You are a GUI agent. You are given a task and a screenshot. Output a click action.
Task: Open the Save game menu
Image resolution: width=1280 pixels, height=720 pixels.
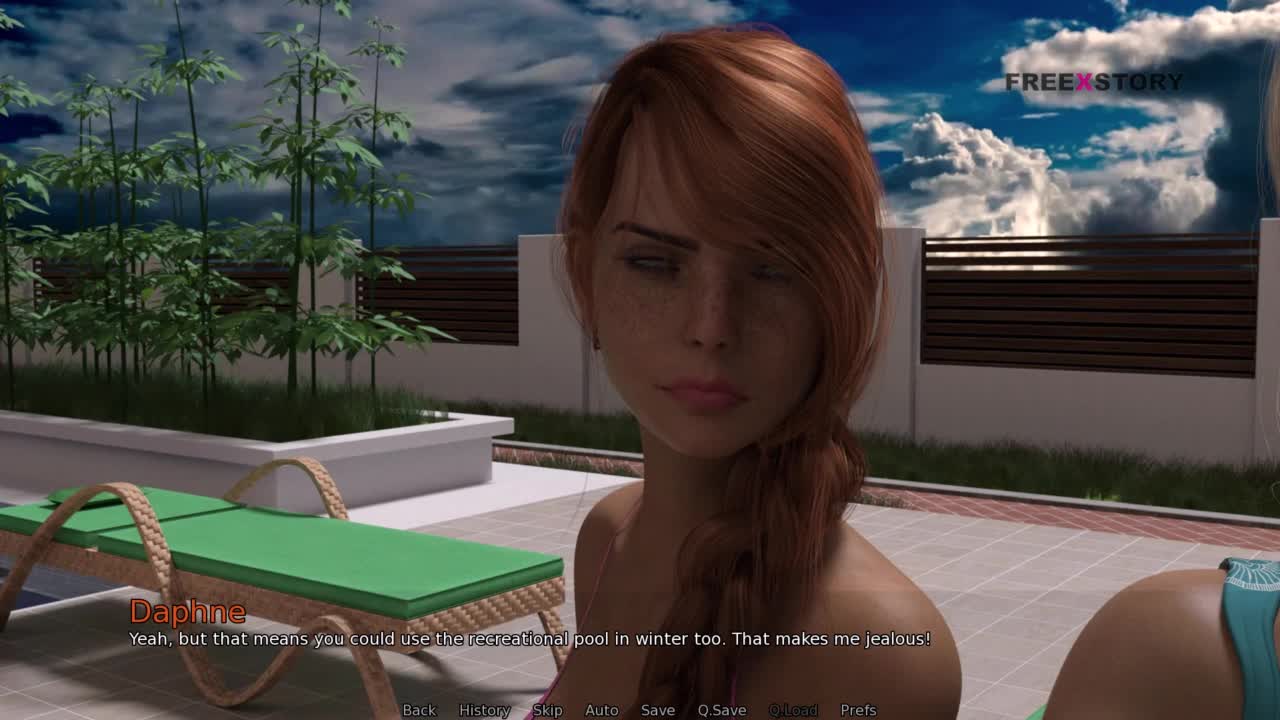657,710
